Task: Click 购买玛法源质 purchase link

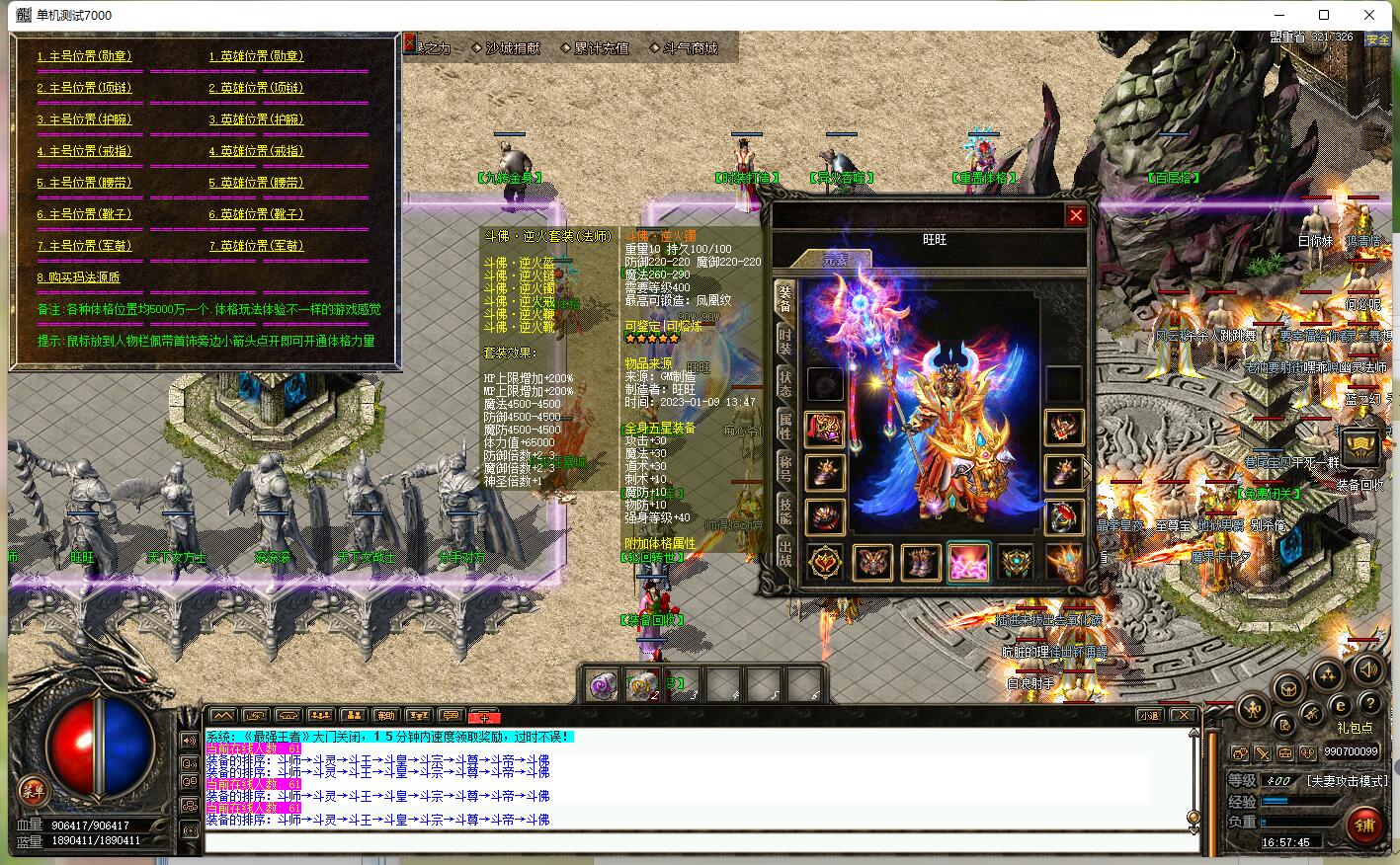Action: click(78, 278)
